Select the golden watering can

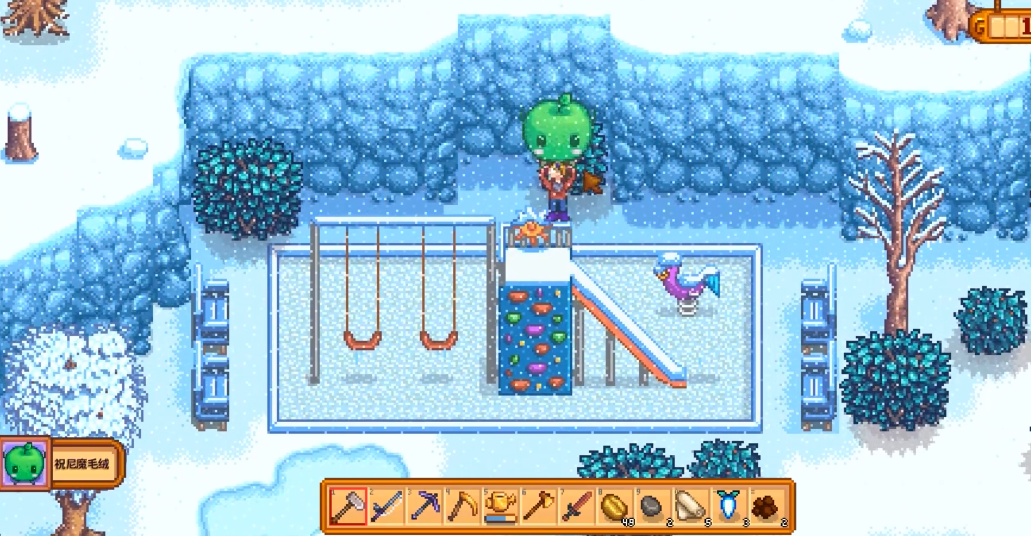coord(500,505)
